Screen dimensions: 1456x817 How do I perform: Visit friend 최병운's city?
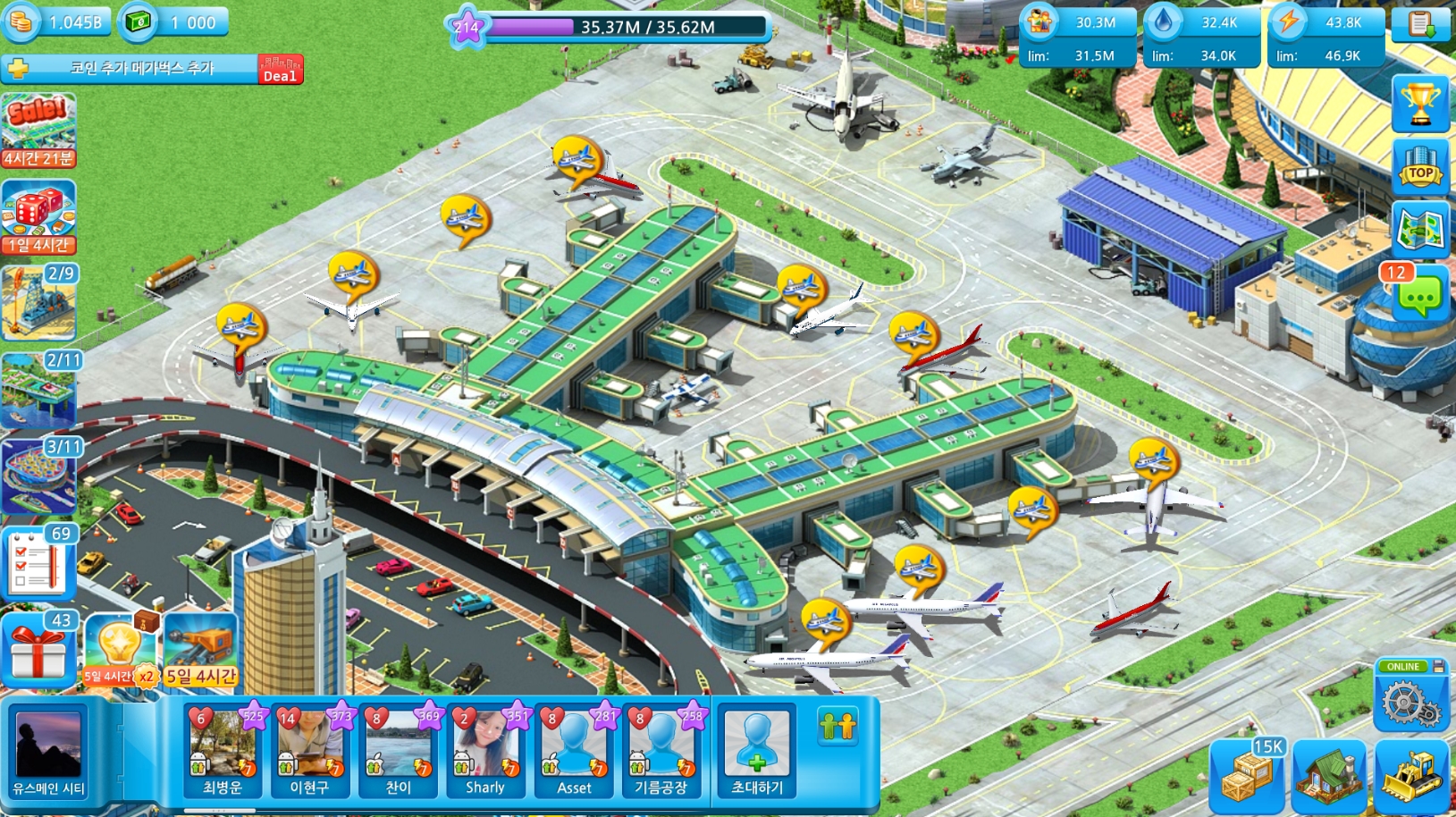click(x=223, y=749)
